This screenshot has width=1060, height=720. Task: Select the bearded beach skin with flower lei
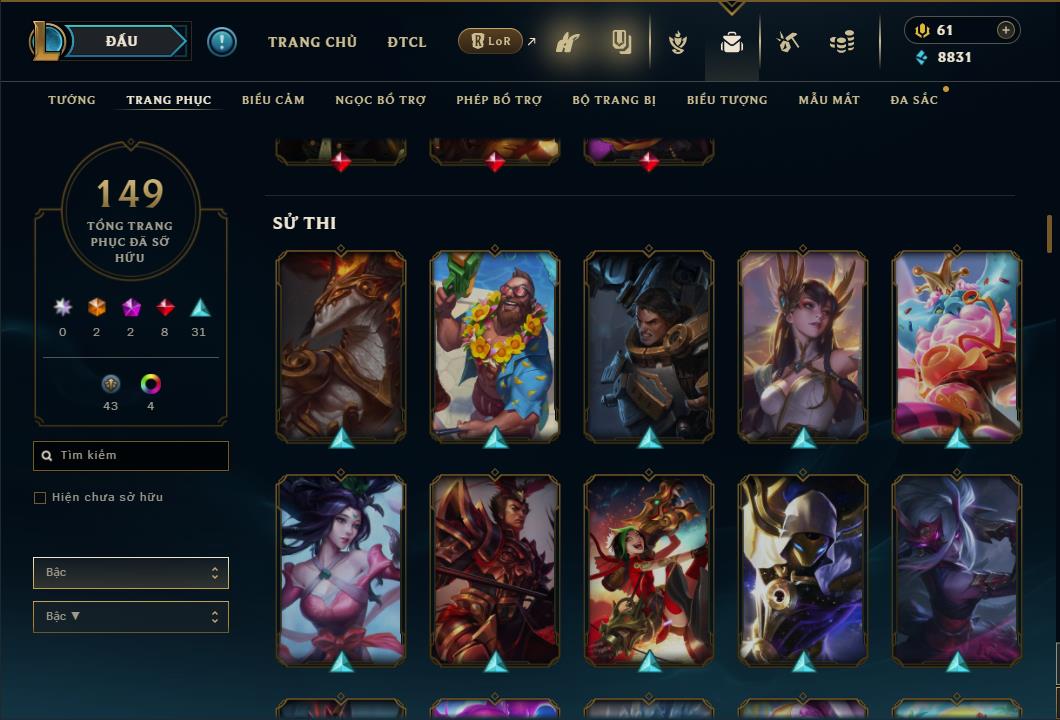495,345
